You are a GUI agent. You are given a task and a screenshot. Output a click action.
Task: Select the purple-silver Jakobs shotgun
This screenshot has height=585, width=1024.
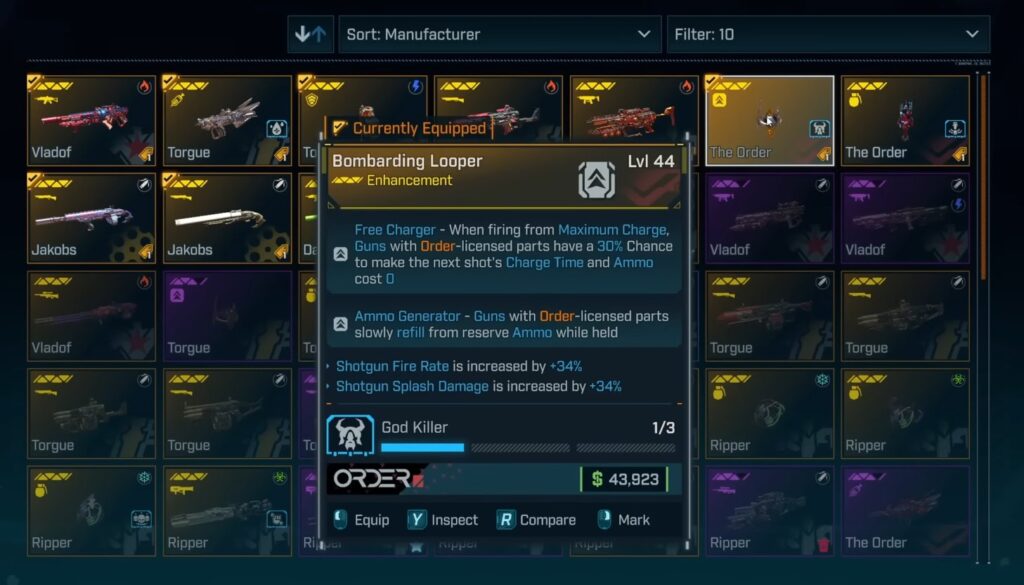click(x=91, y=218)
